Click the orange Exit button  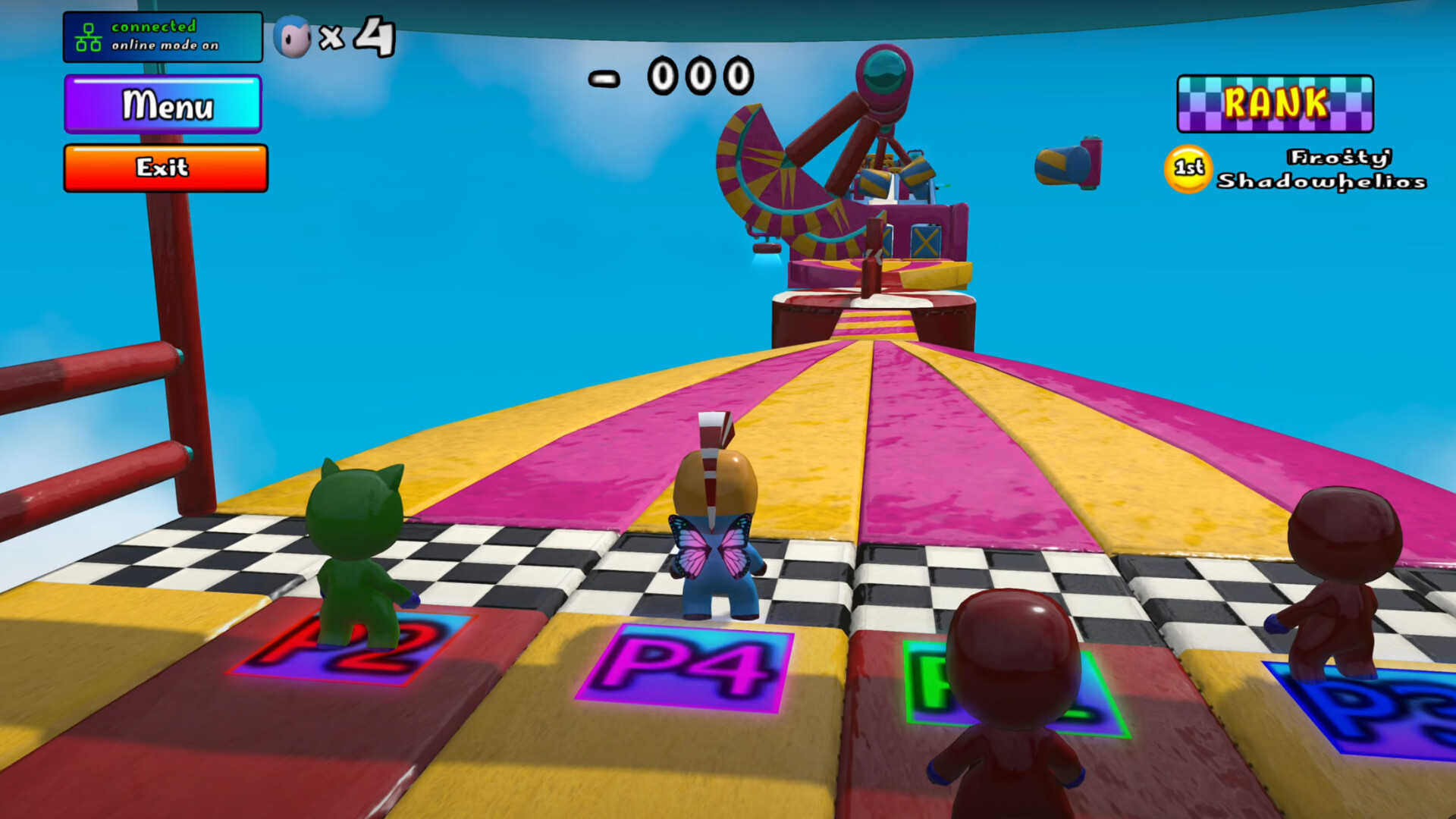coord(165,168)
